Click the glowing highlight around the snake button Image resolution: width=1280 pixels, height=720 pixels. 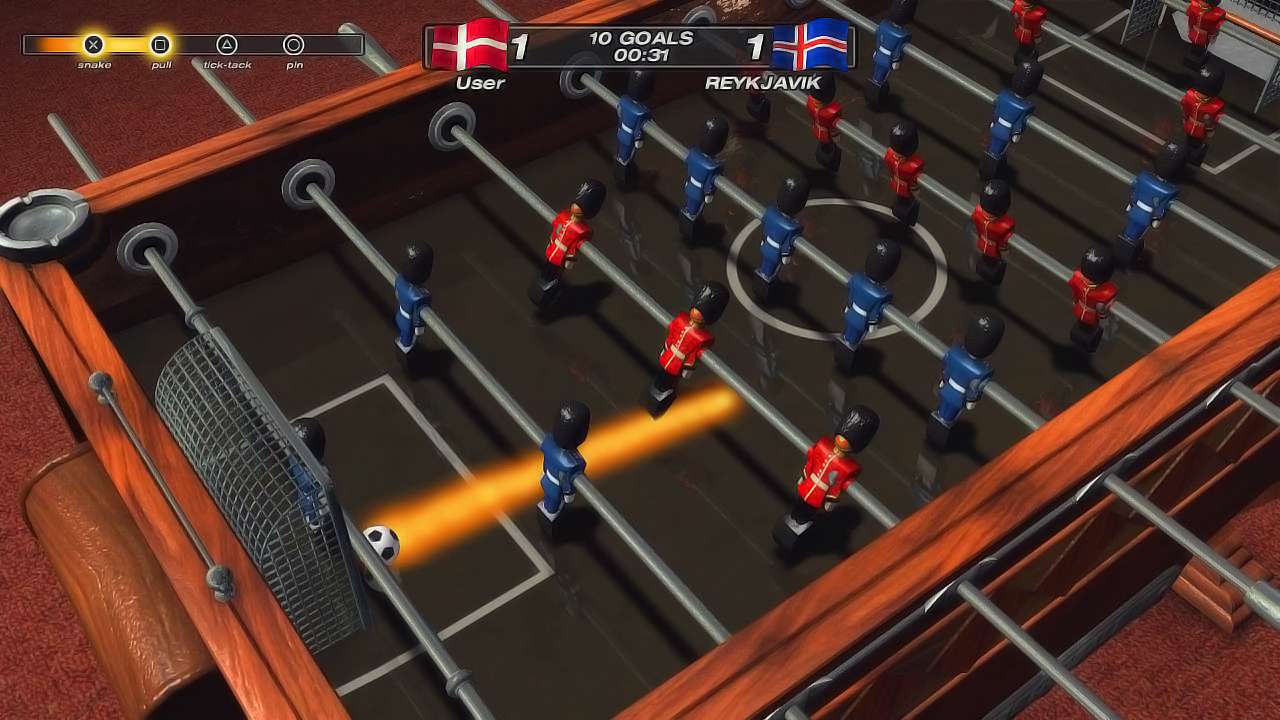[92, 44]
